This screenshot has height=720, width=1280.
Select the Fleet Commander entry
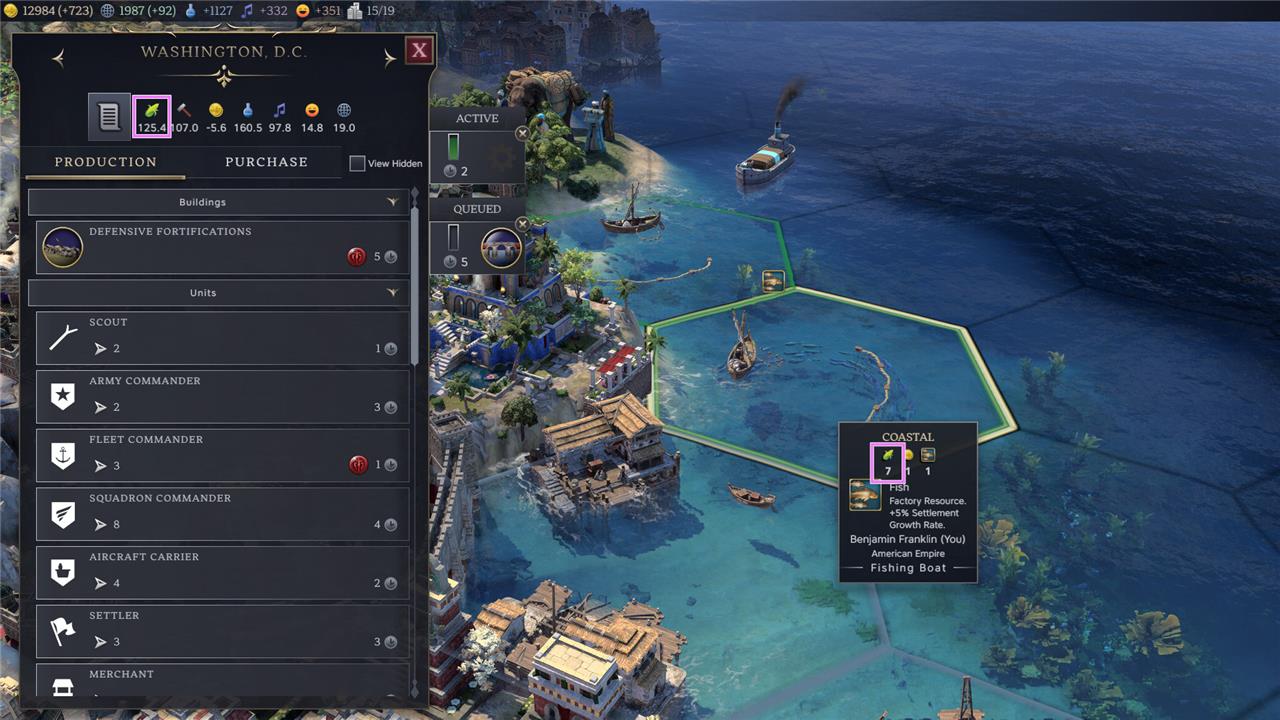click(x=222, y=455)
